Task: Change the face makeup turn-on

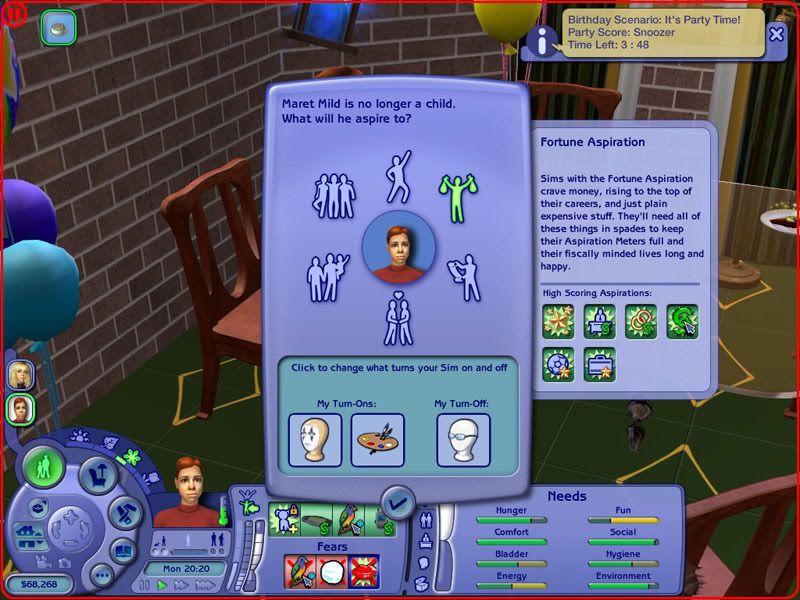Action: [315, 440]
